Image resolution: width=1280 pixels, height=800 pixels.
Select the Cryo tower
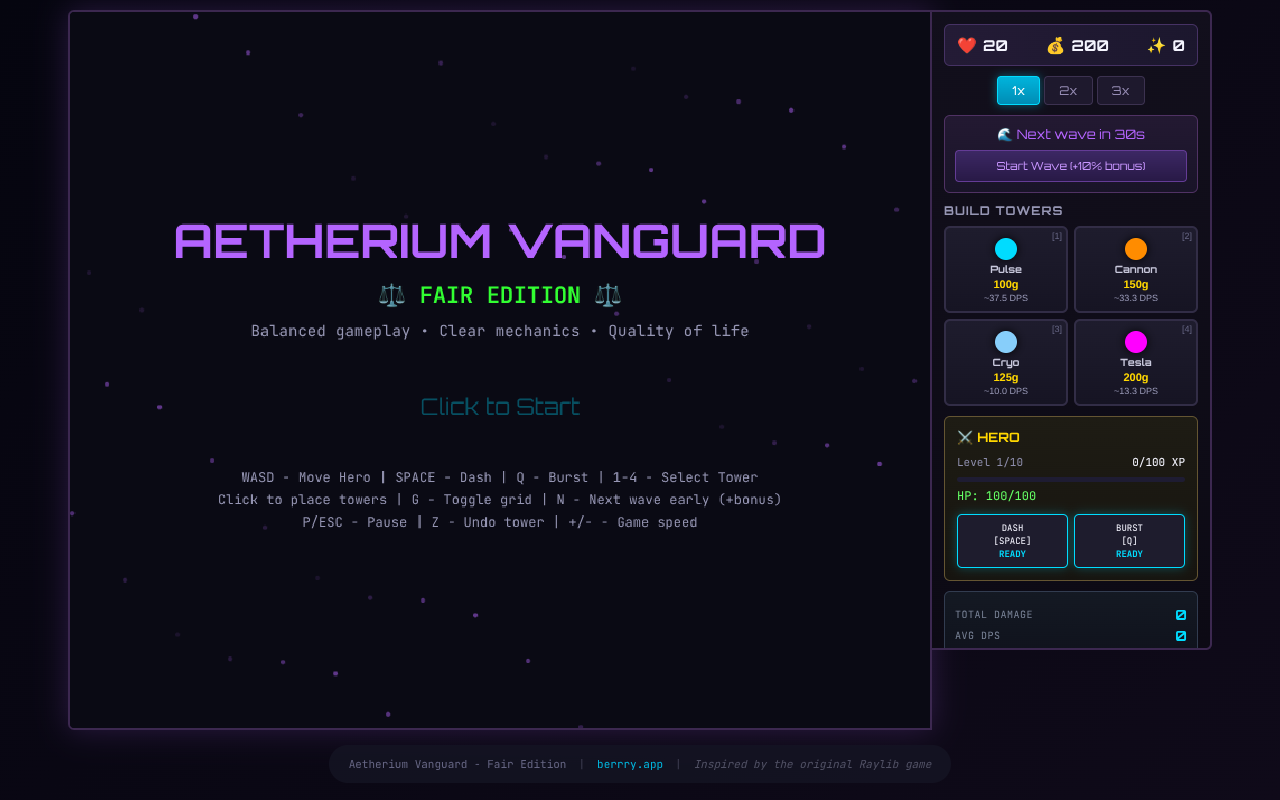(1005, 362)
